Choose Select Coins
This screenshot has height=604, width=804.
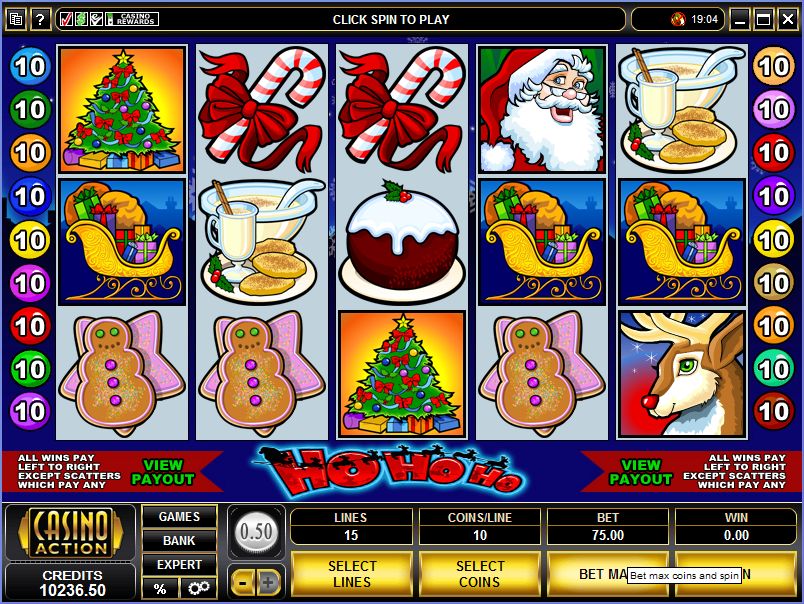point(480,574)
